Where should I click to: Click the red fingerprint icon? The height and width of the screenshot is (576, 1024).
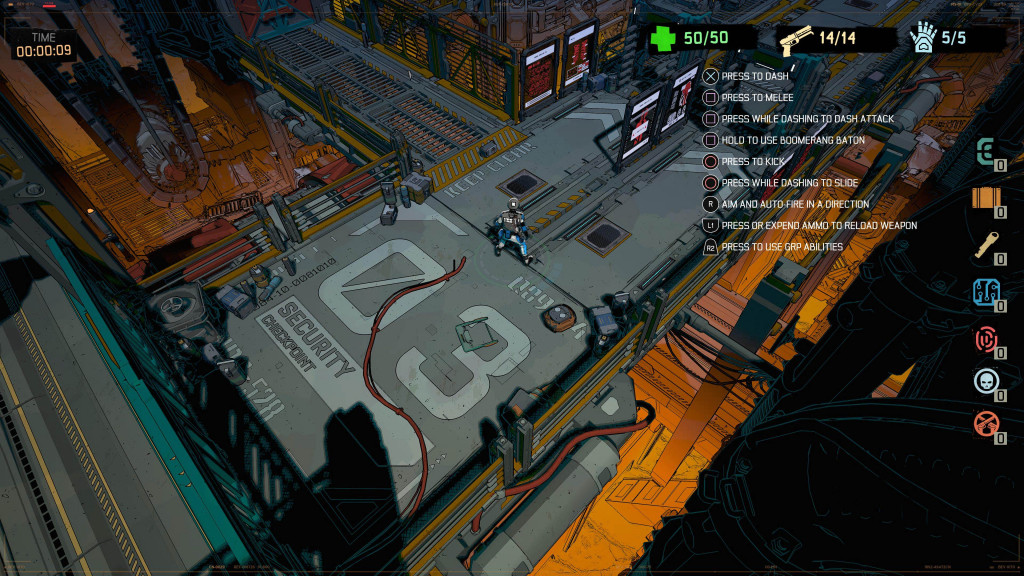pos(986,338)
